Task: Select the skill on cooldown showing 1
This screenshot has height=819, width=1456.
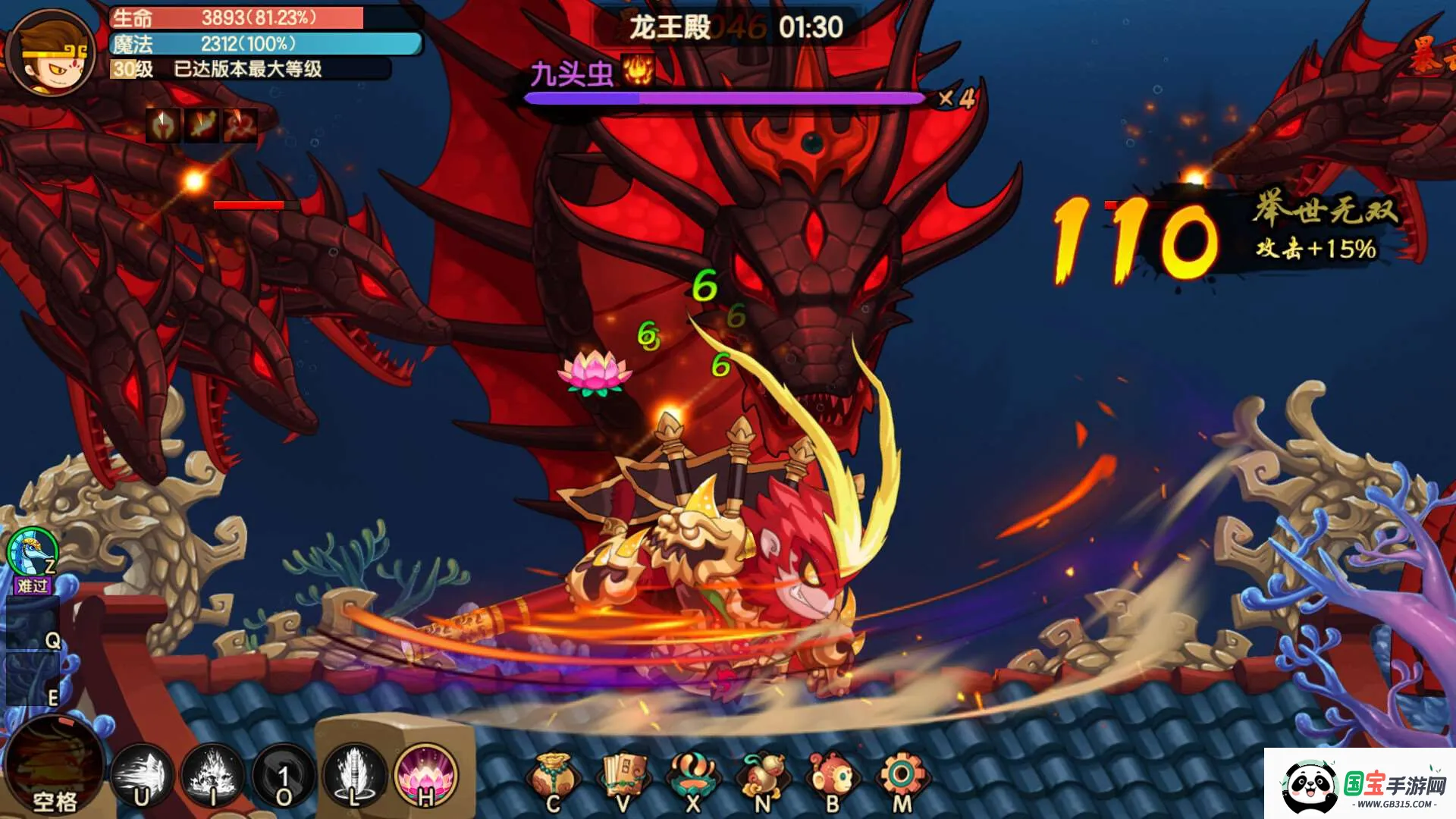Action: tap(284, 775)
